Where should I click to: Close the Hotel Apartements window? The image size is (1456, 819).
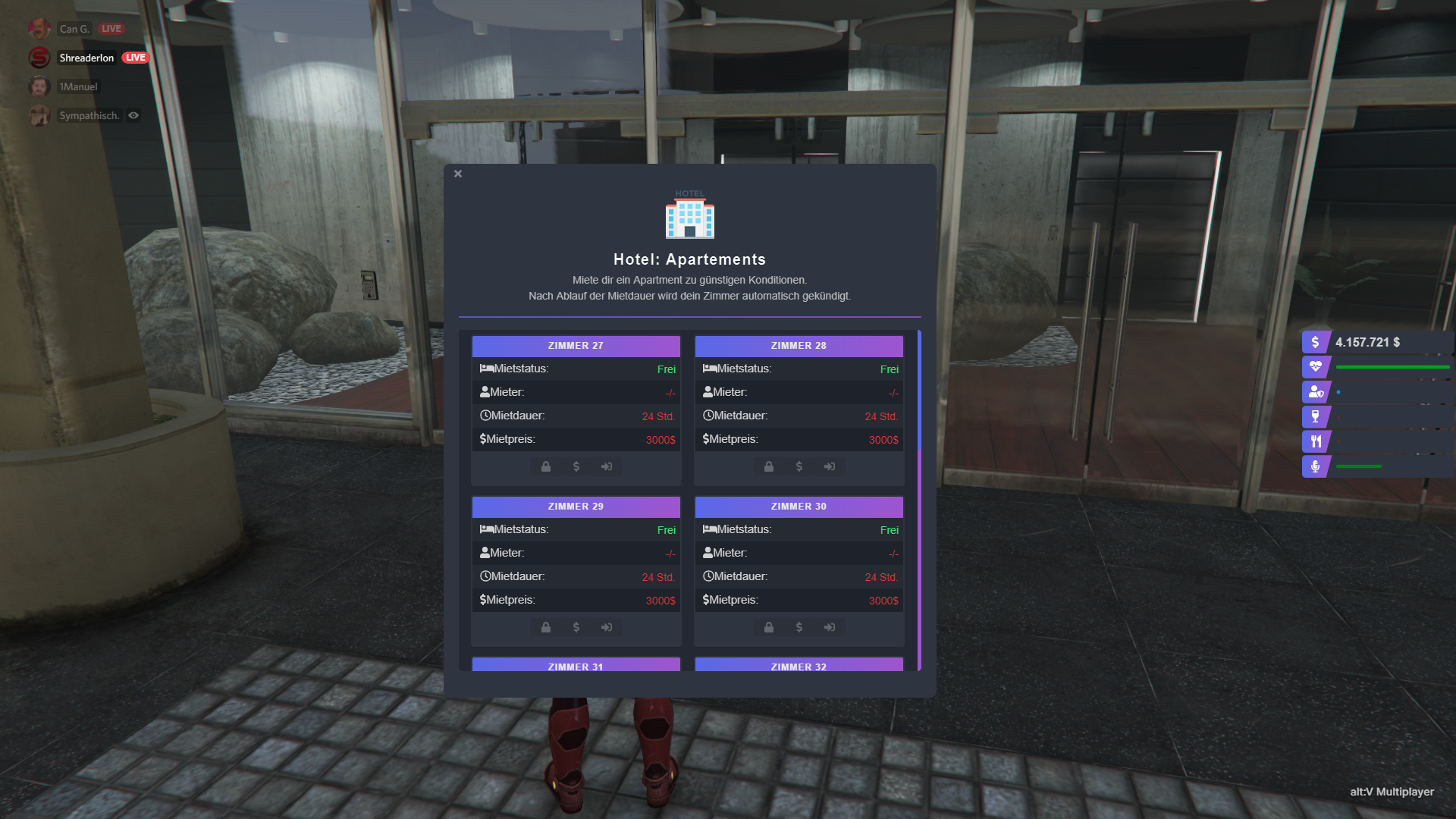(458, 174)
